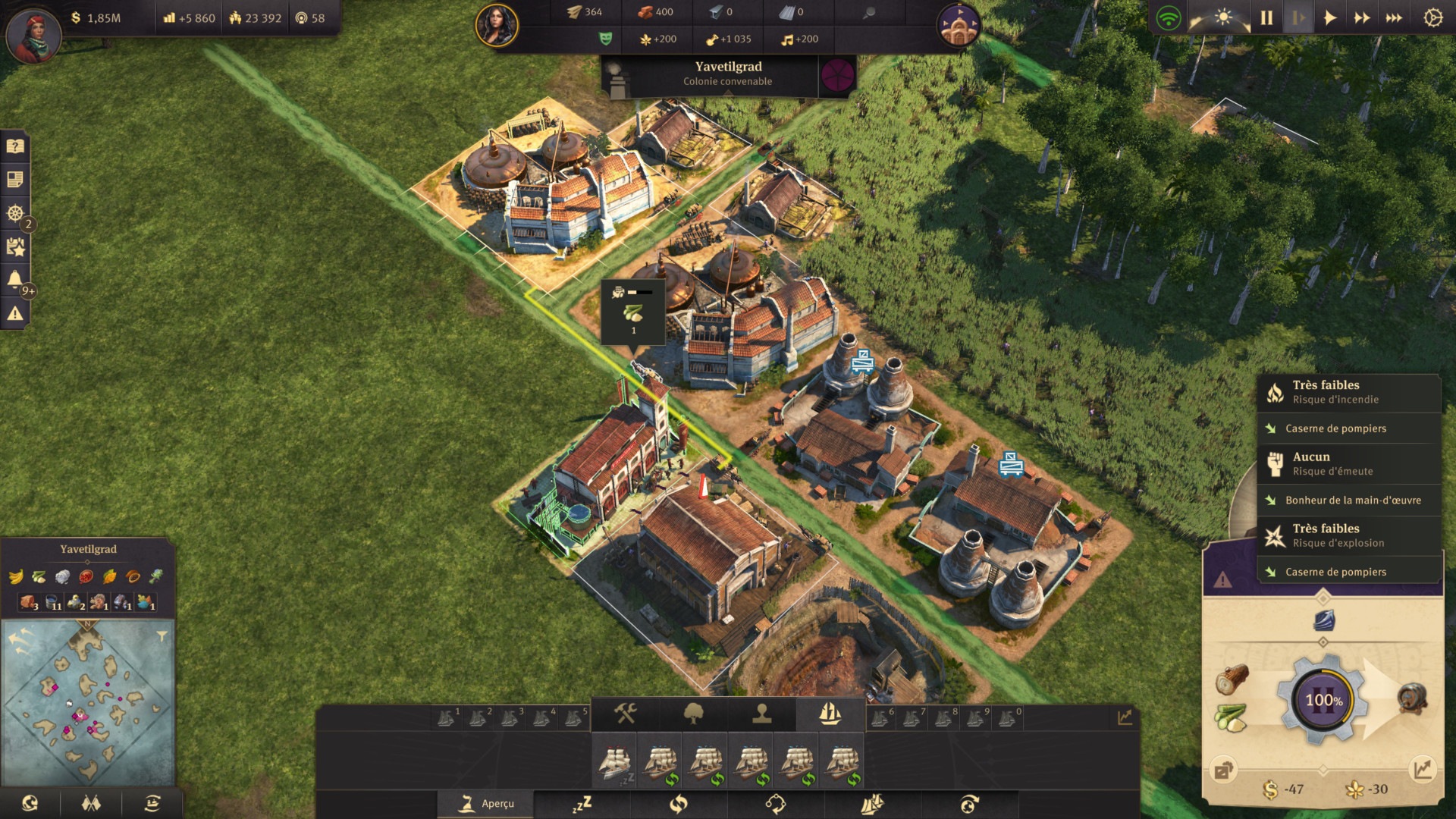Set game speed to double fast-forward

(1362, 17)
